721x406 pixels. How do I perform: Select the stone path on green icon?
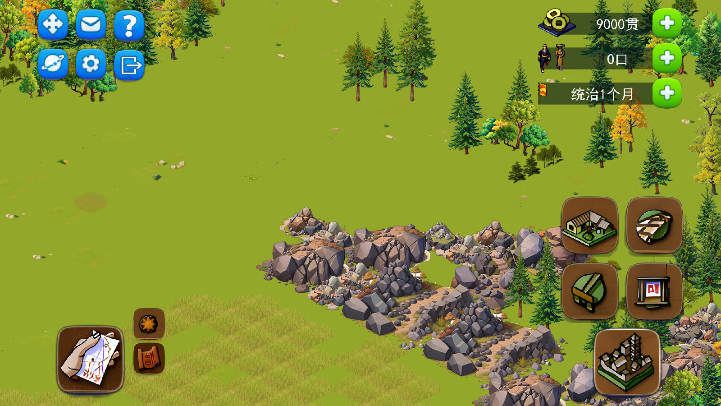tap(654, 225)
